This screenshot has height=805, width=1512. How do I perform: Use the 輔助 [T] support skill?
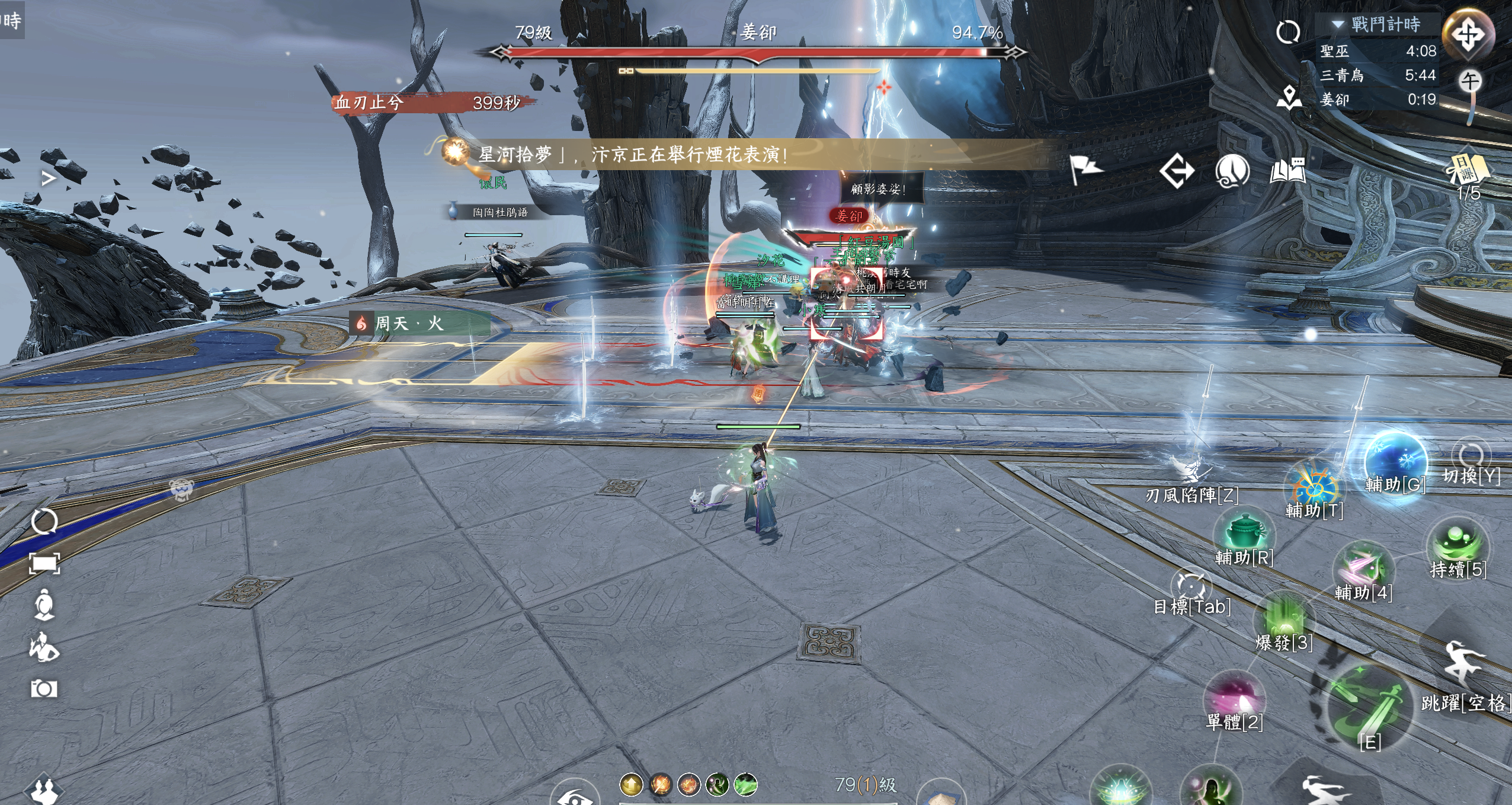(1314, 486)
